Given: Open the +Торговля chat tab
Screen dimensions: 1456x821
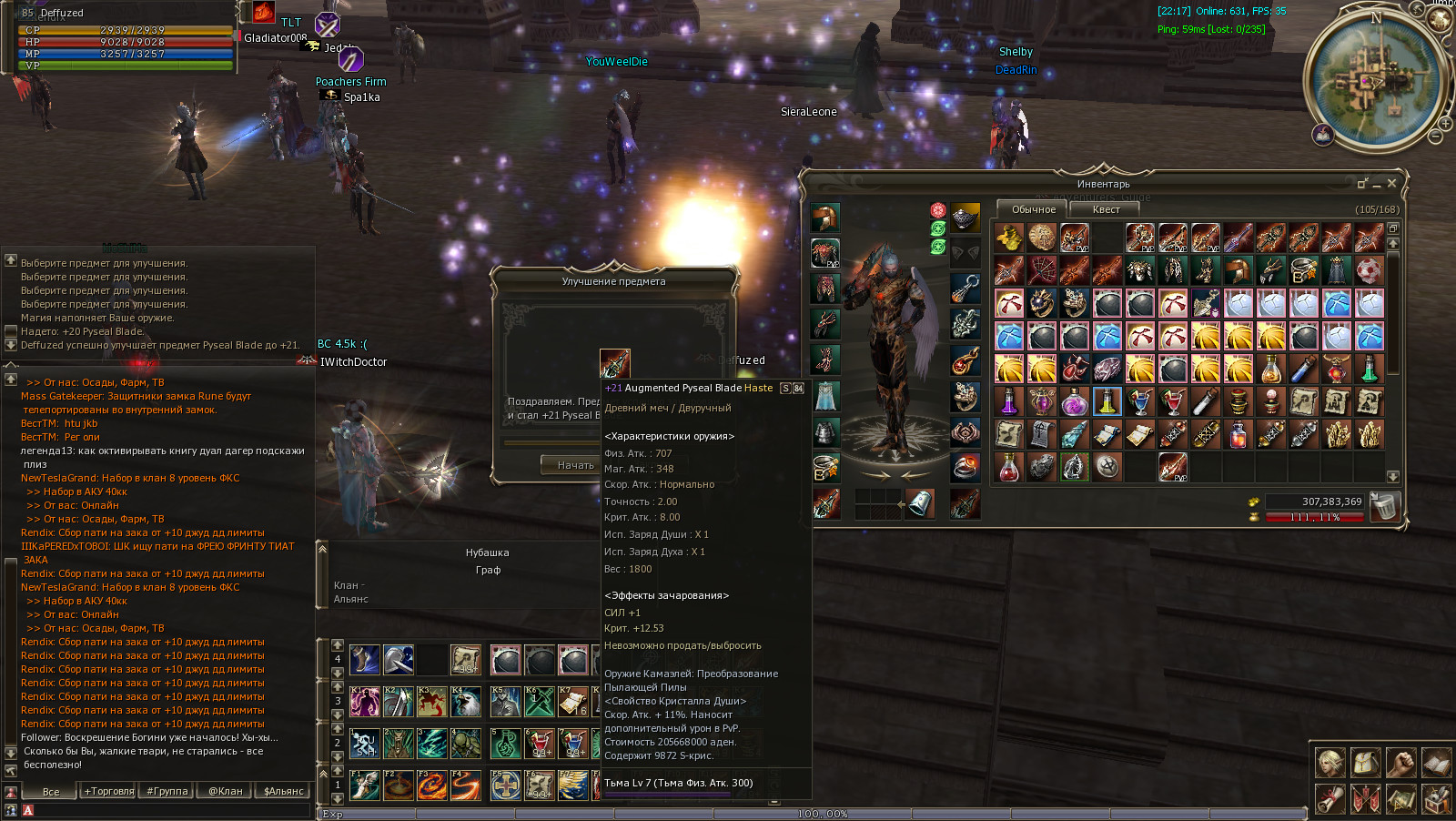Looking at the screenshot, I should pyautogui.click(x=109, y=791).
